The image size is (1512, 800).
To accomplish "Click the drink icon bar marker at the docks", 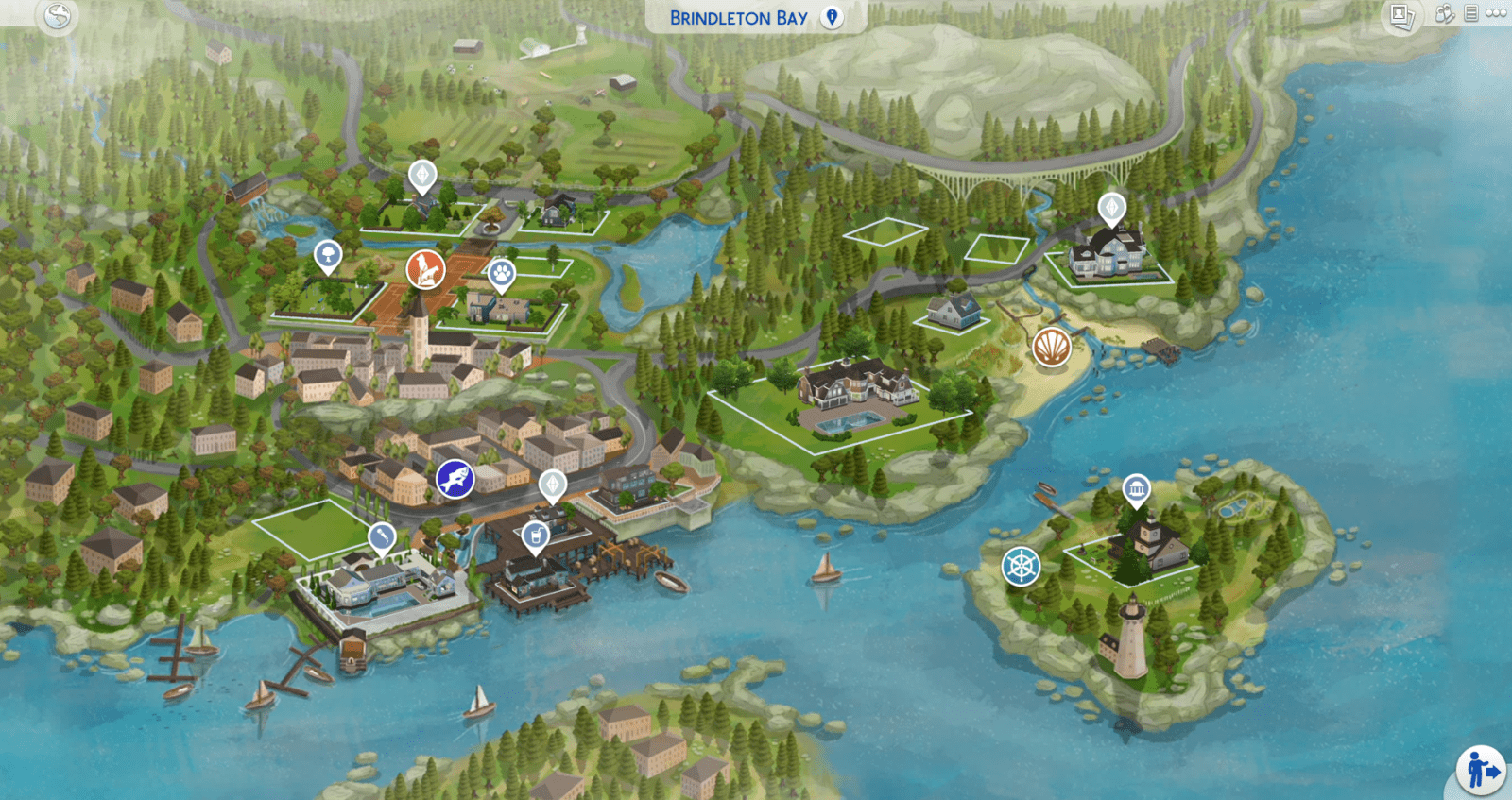I will click(x=535, y=536).
